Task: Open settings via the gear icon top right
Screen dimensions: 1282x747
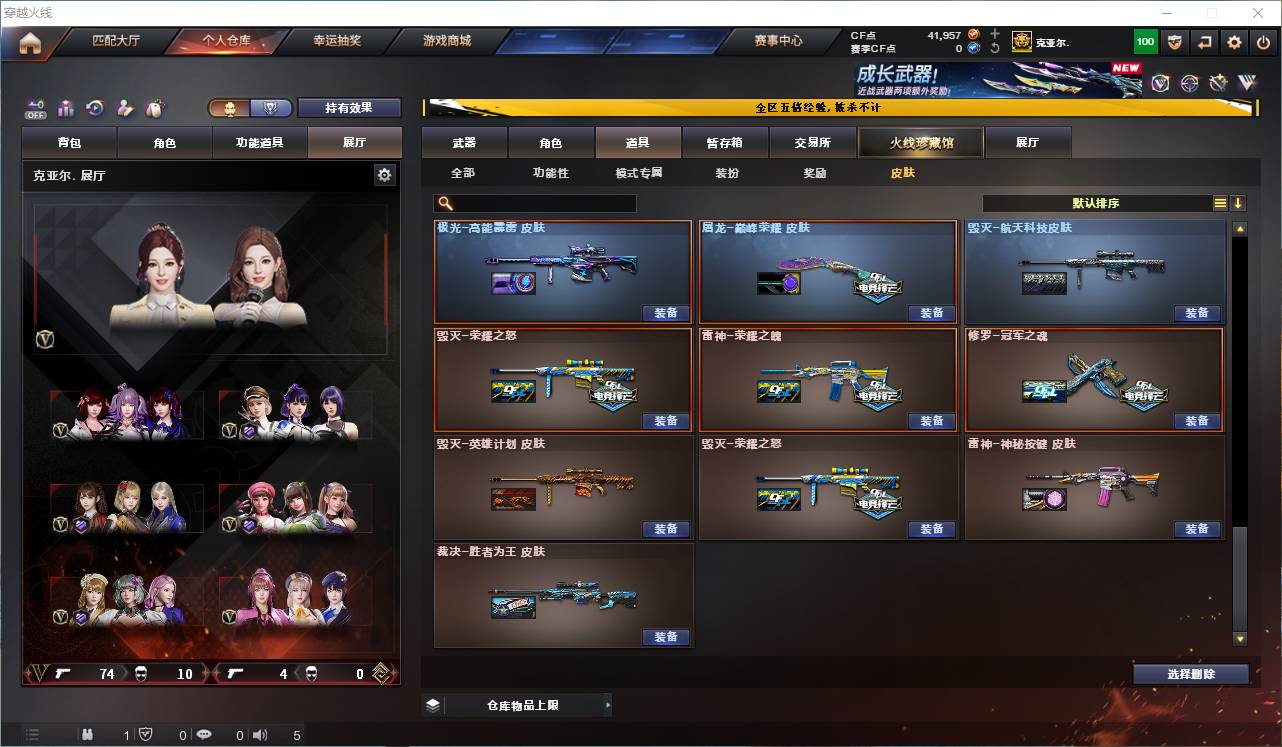Action: point(1233,41)
